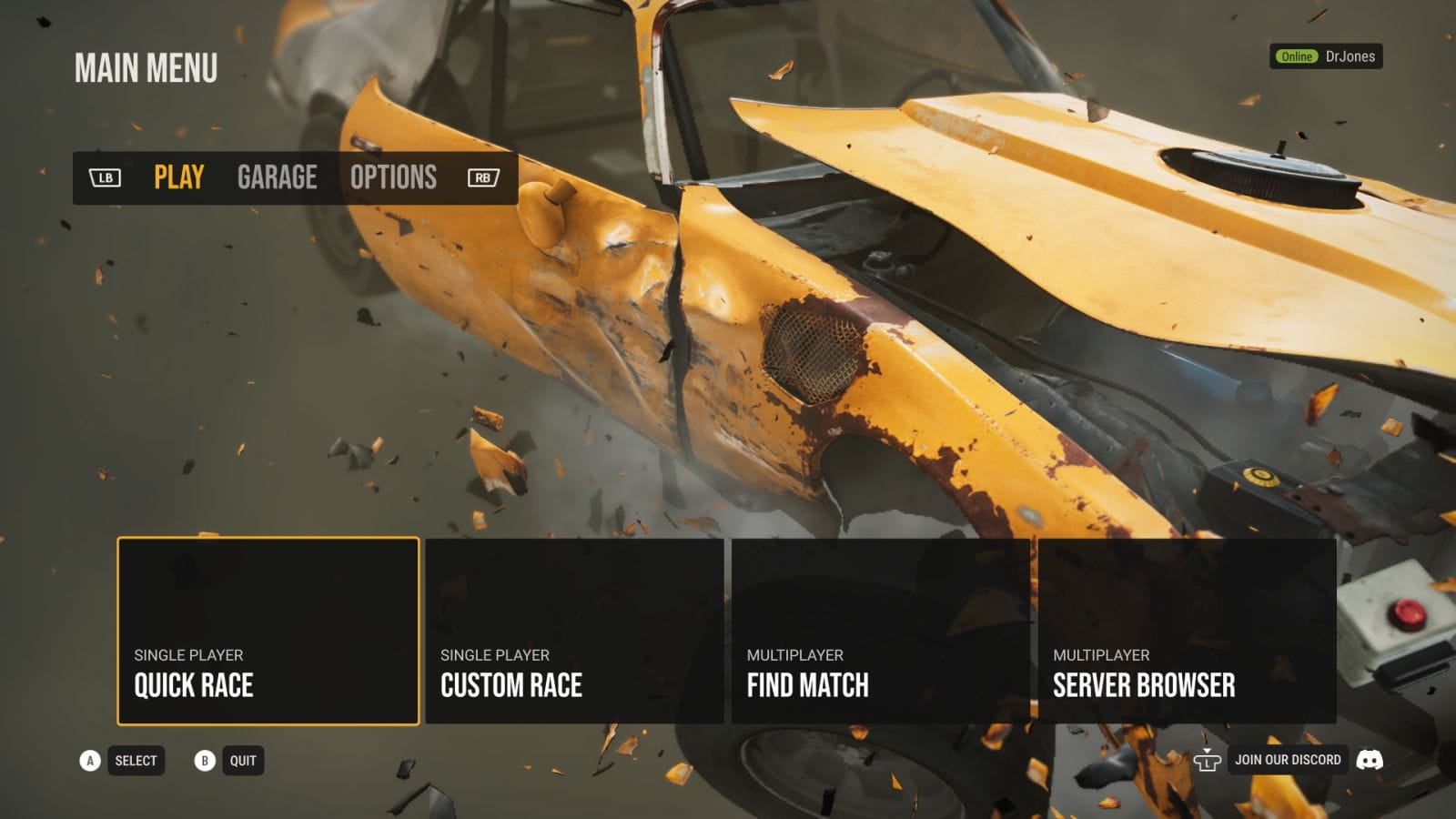Start a single player Quick Race
Screen dimensions: 1456x819
coord(268,631)
